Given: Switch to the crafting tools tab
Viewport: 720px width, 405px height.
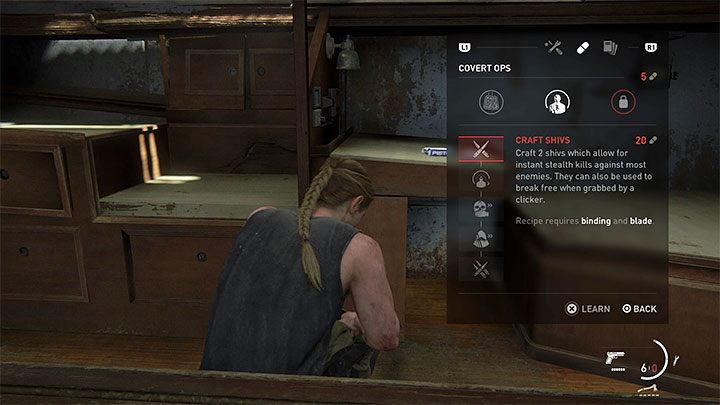Looking at the screenshot, I should coord(553,47).
